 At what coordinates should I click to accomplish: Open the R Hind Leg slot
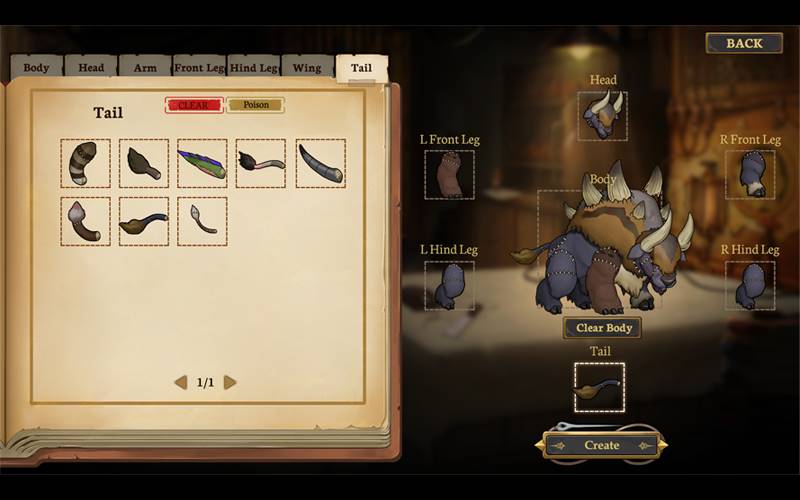[x=750, y=285]
